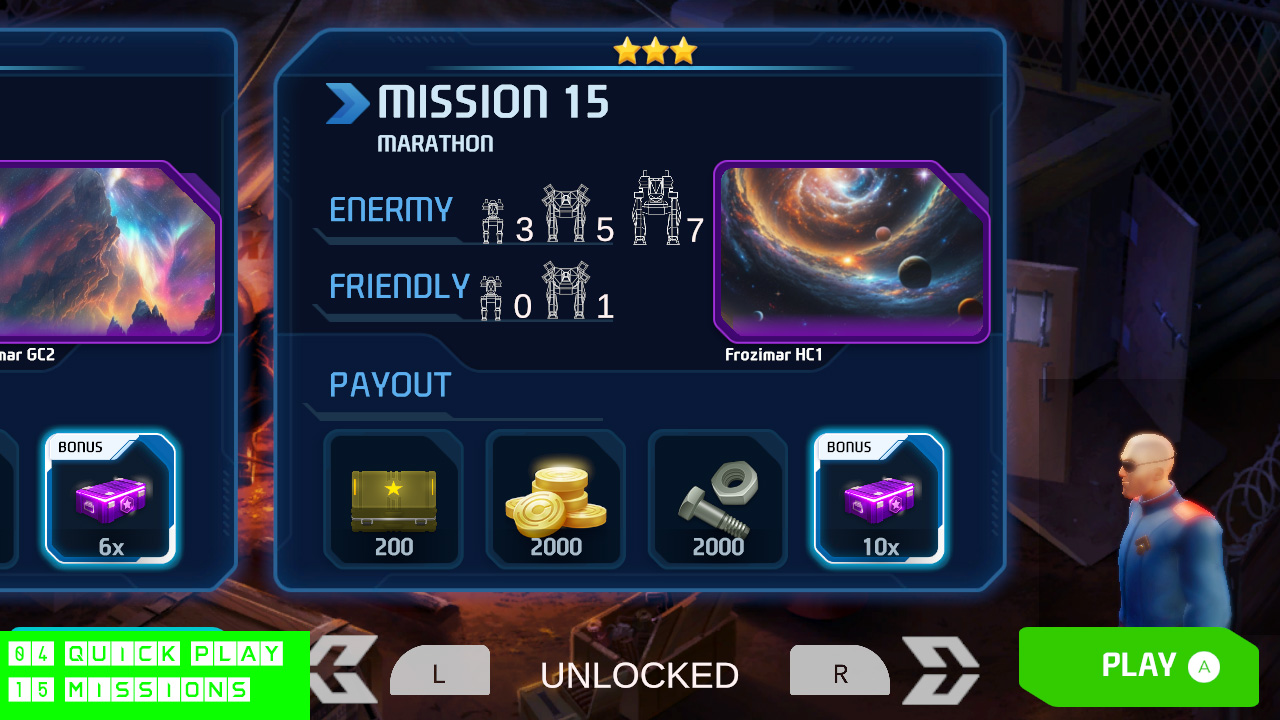Screen dimensions: 1280x720
Task: Select the 200 supply crate payout icon
Action: (394, 497)
